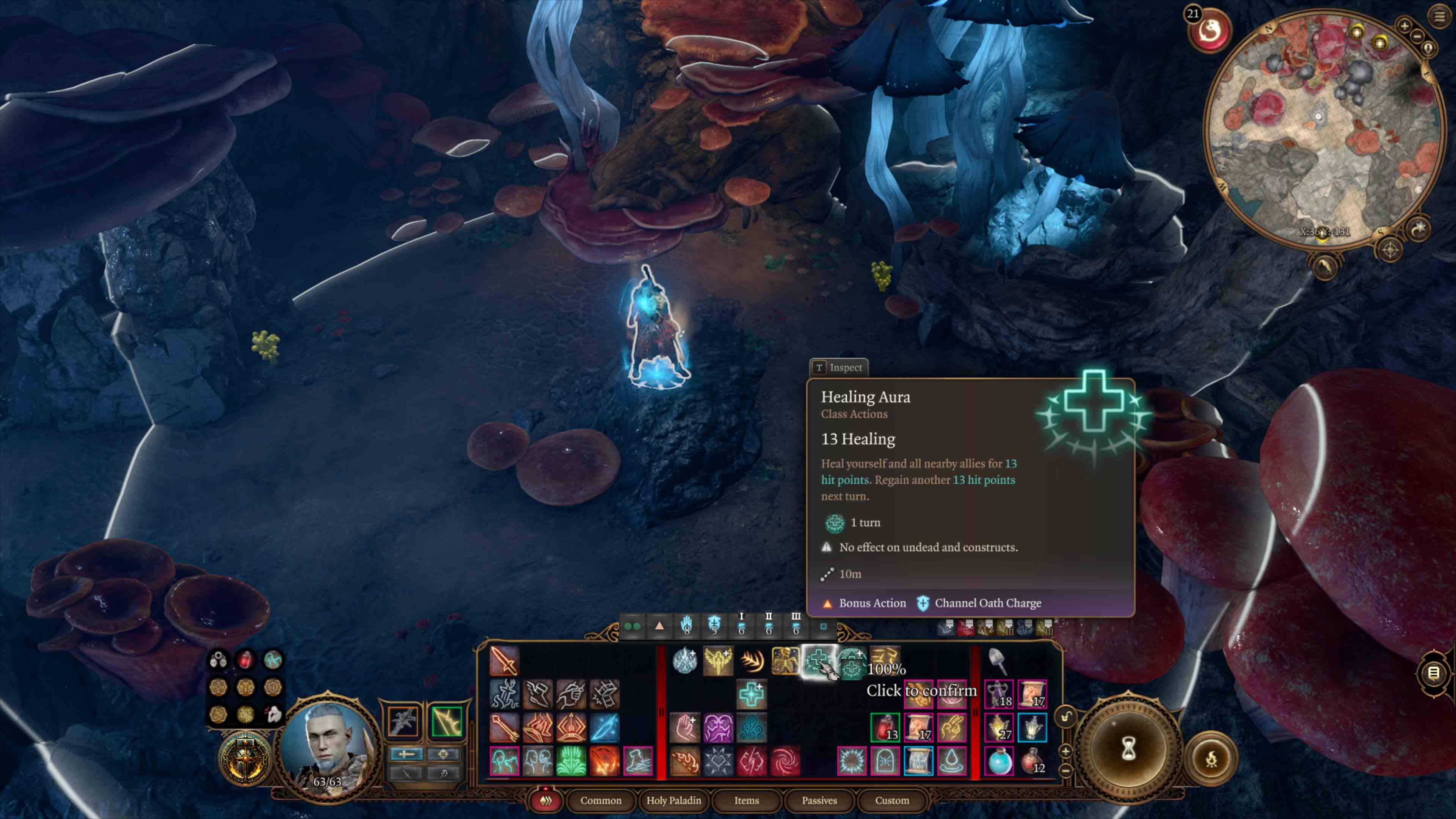Viewport: 1456px width, 819px height.
Task: Switch to the Common hotbar tab
Action: [600, 800]
